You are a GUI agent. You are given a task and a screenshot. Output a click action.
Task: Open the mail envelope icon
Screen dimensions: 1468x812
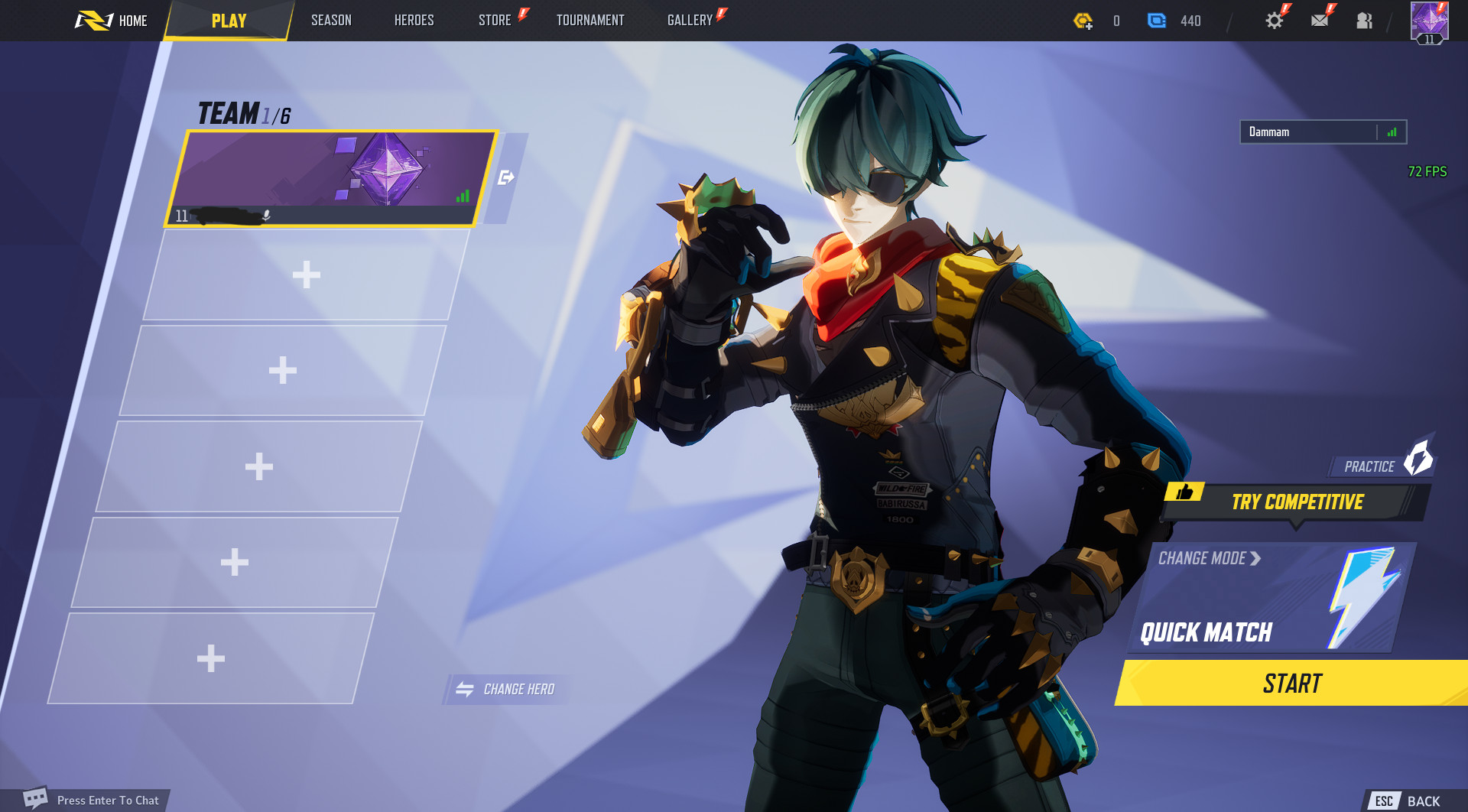click(1320, 21)
